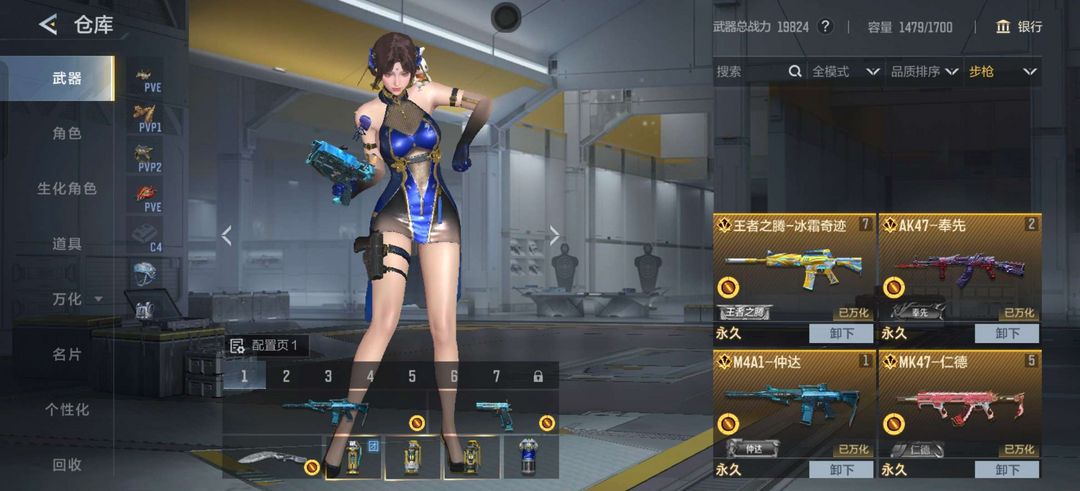The width and height of the screenshot is (1080, 491).
Task: Unequip AK47-奉先 with its 卸下 button
Action: [x=1007, y=333]
